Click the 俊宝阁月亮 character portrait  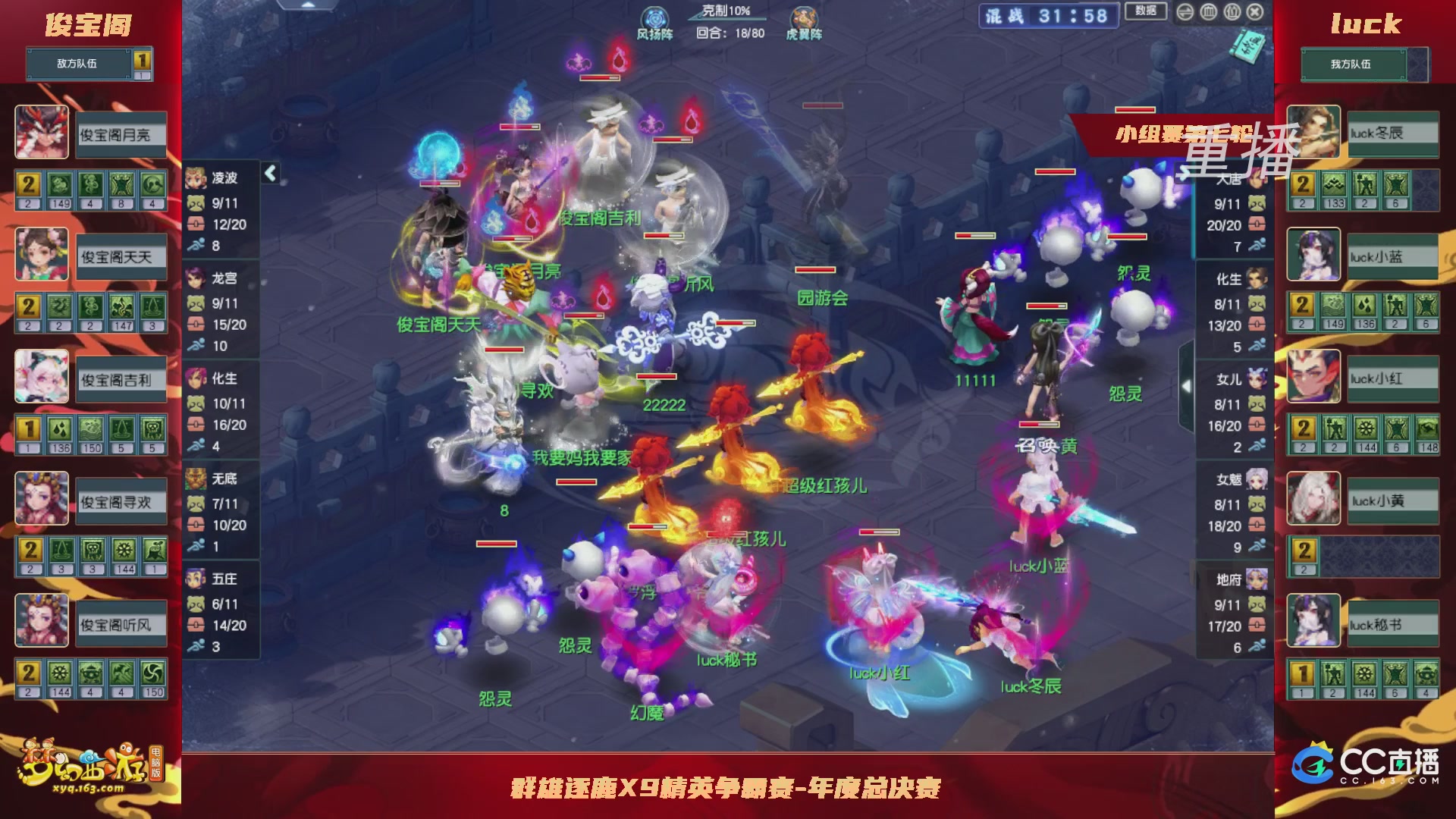(42, 133)
